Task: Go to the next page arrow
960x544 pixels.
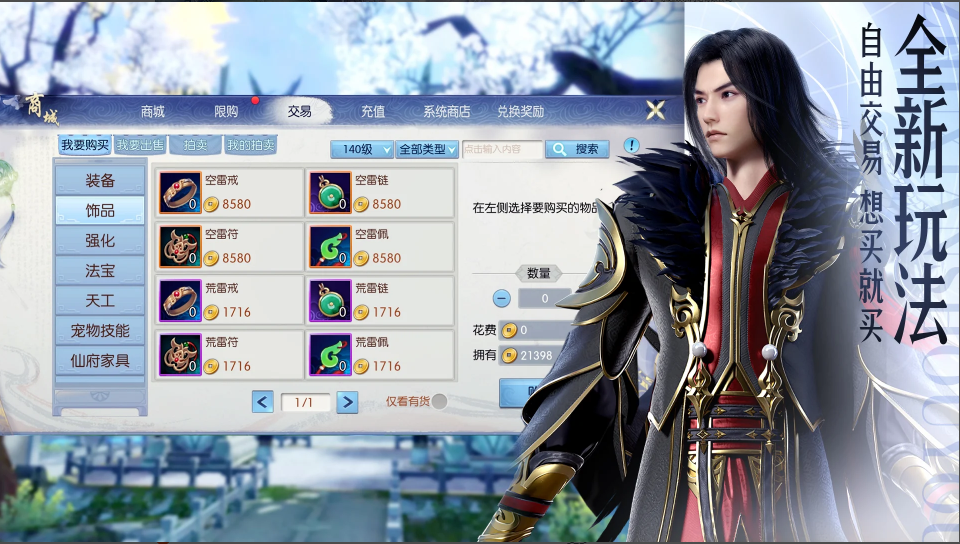Action: click(x=347, y=402)
